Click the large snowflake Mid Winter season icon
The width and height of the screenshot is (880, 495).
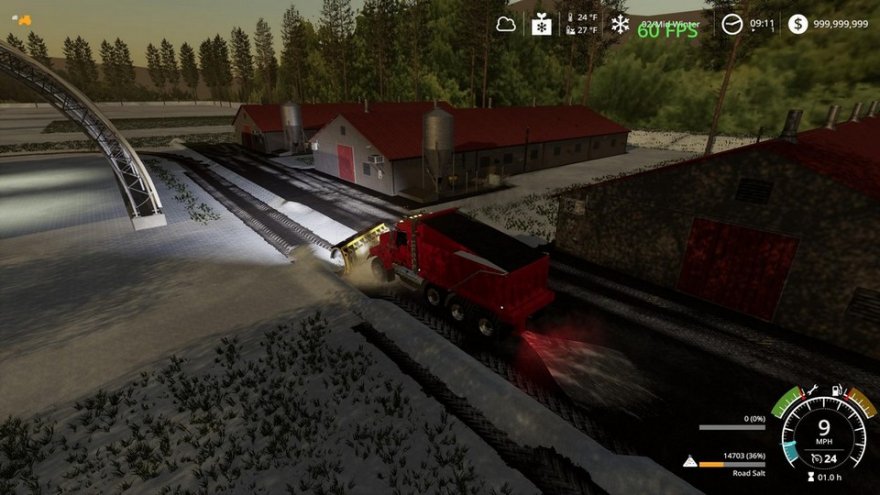(620, 23)
